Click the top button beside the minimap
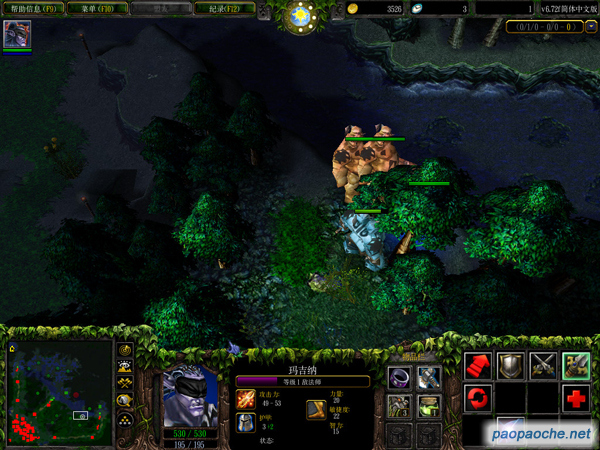The image size is (600, 450). pos(125,350)
